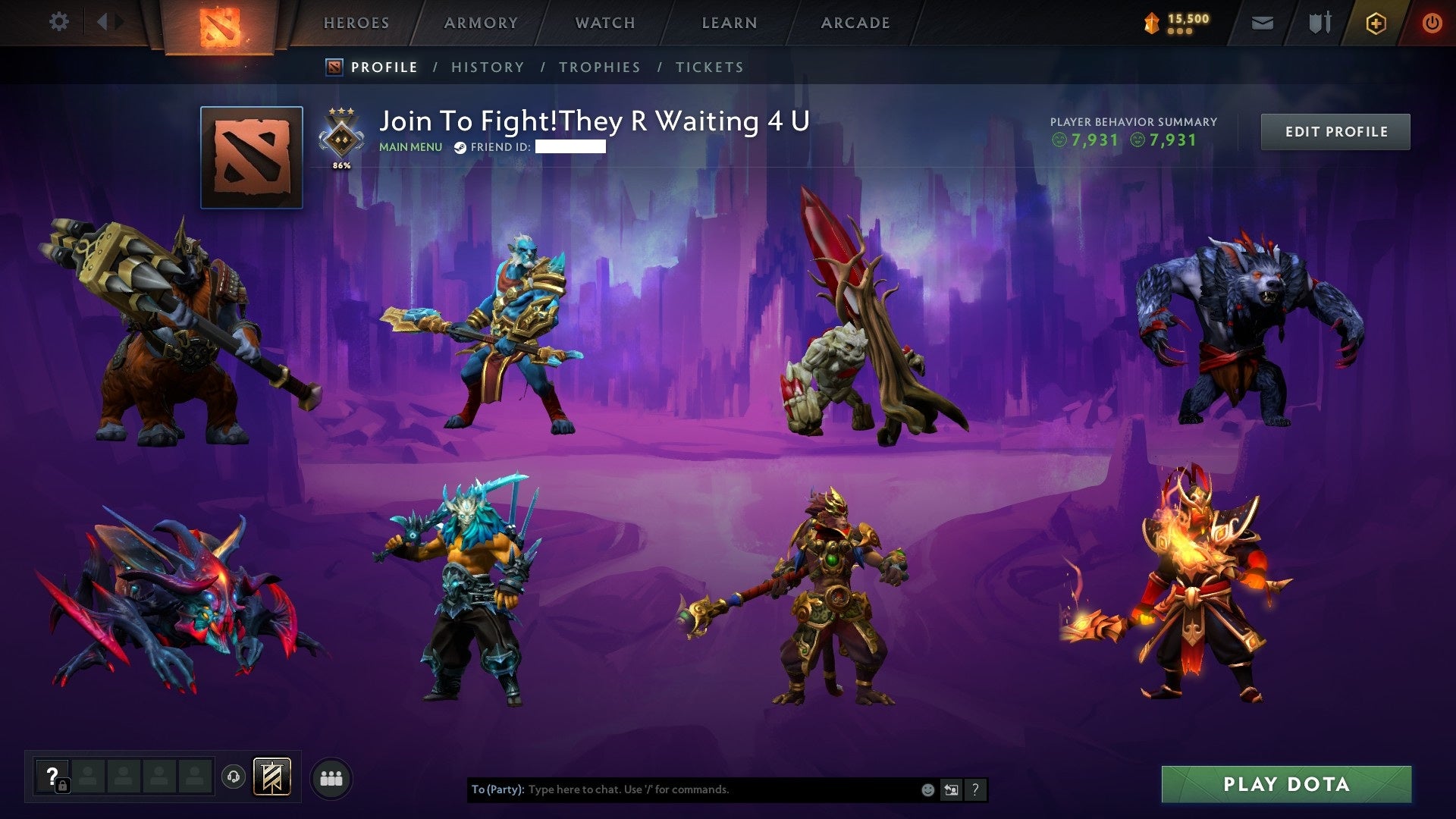Click the 86% level progress badge
The height and width of the screenshot is (819, 1456).
point(341,138)
